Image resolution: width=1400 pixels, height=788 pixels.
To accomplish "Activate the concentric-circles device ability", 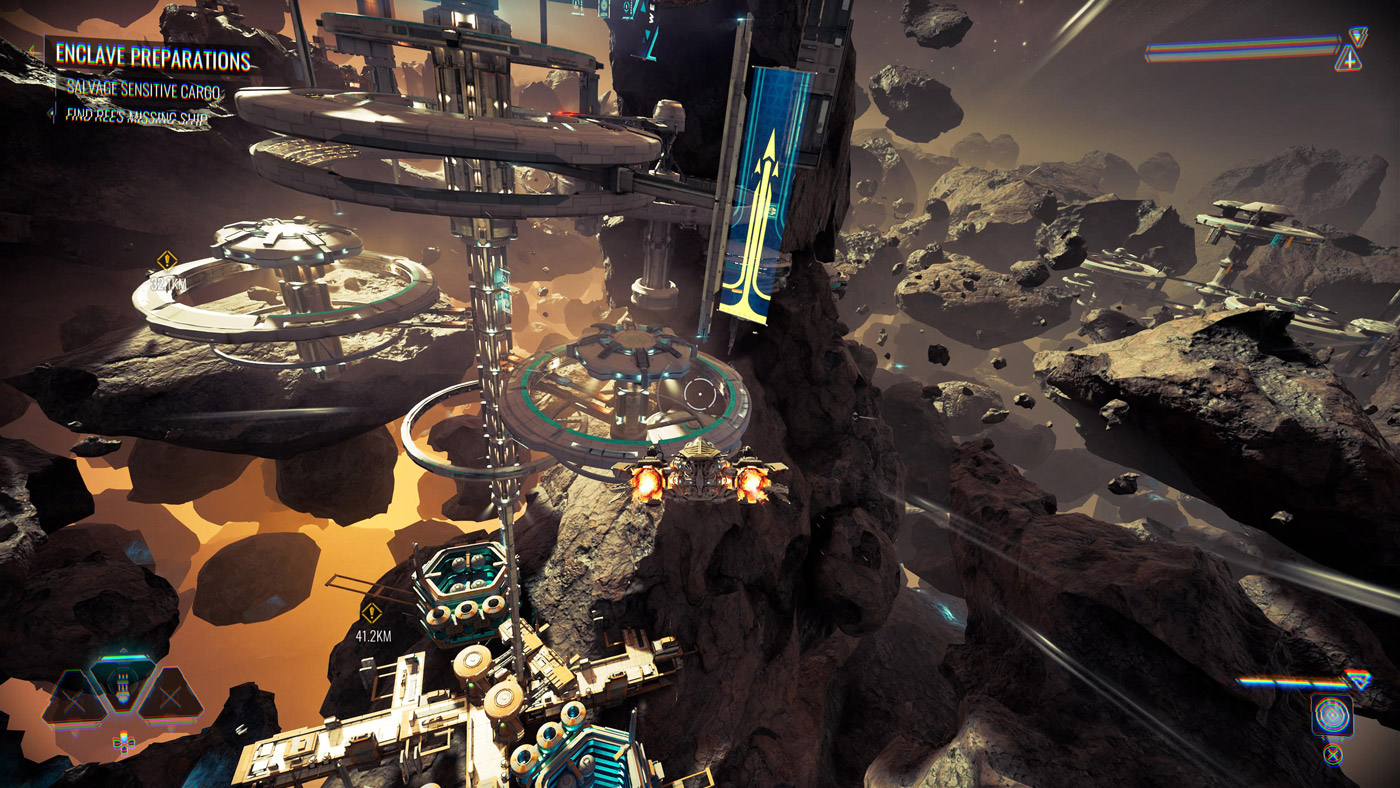I will 1332,716.
